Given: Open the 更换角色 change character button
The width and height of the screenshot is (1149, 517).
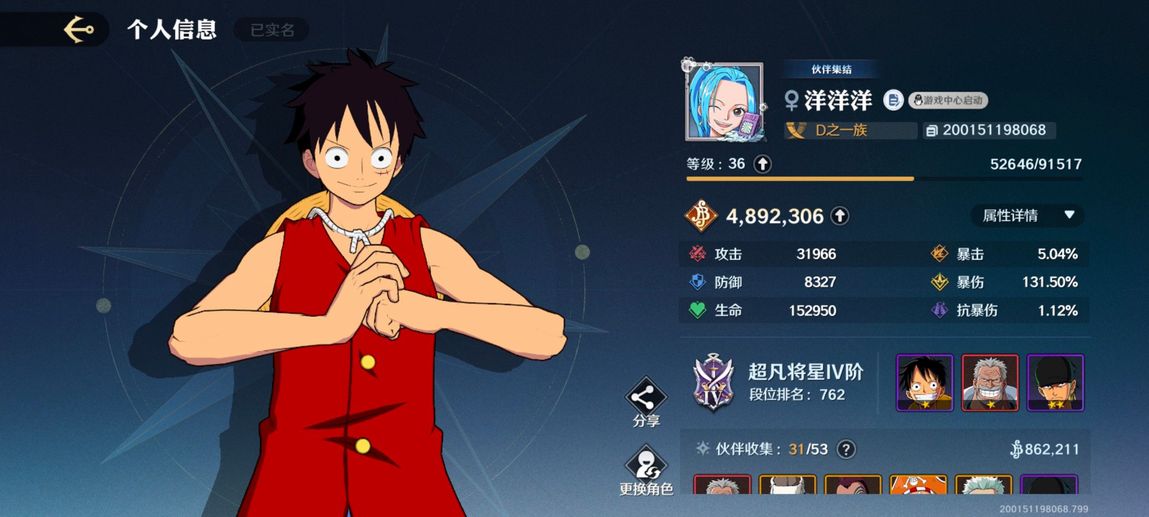Looking at the screenshot, I should [x=646, y=467].
